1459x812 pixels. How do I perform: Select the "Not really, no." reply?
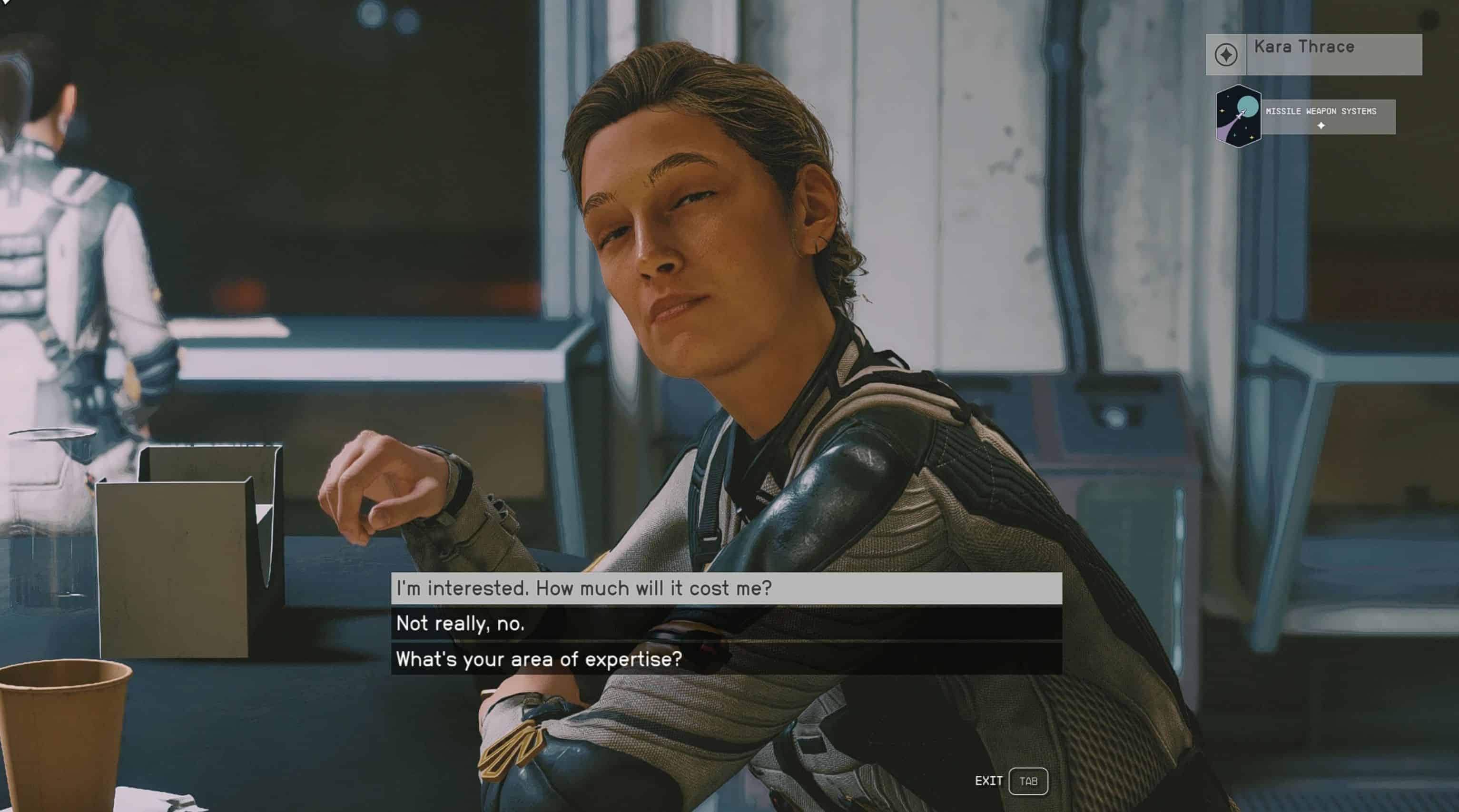tap(726, 624)
